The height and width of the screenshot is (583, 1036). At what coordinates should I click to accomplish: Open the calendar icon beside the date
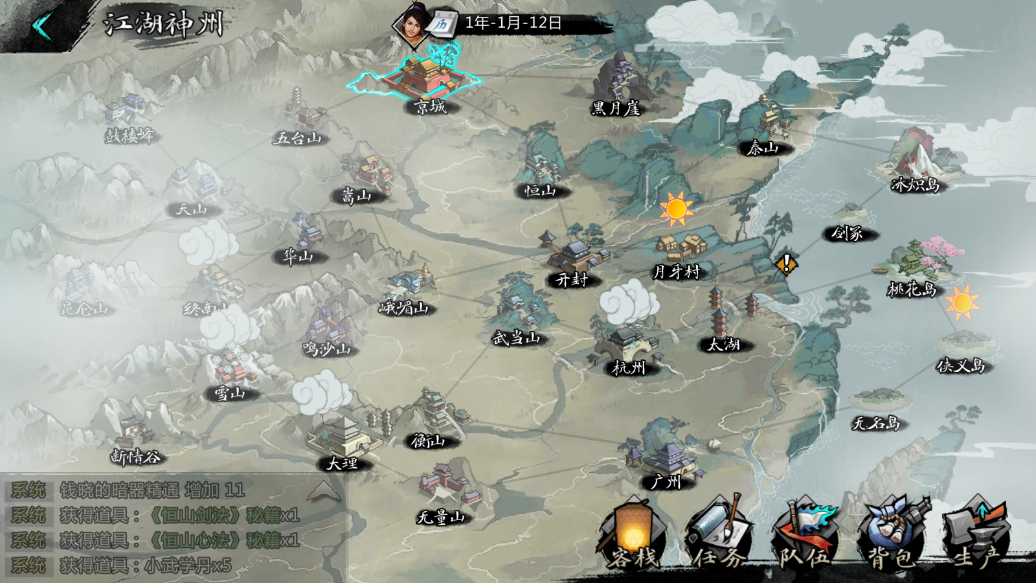[445, 22]
